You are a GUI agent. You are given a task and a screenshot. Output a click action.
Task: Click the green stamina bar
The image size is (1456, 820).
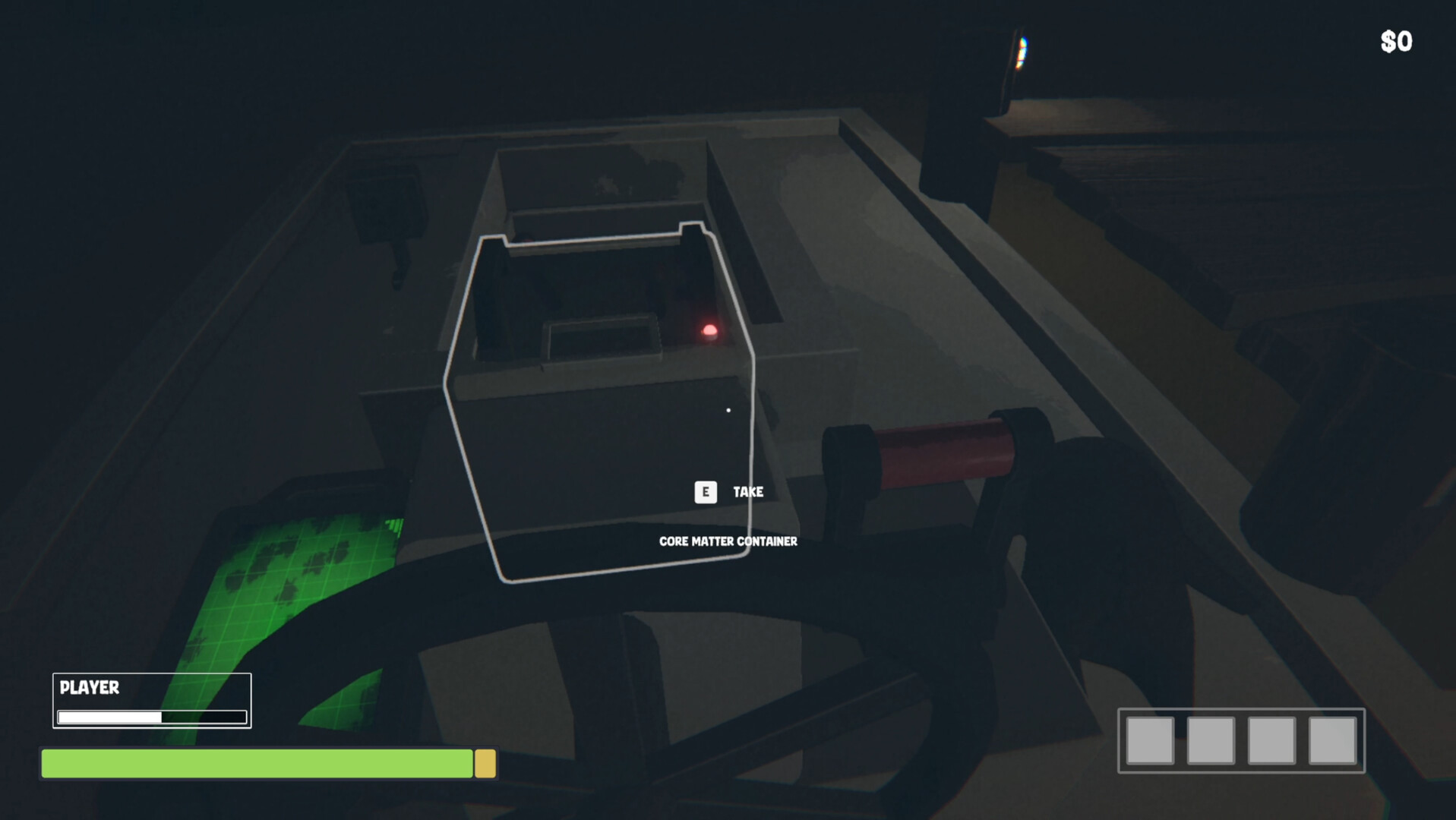pyautogui.click(x=258, y=765)
